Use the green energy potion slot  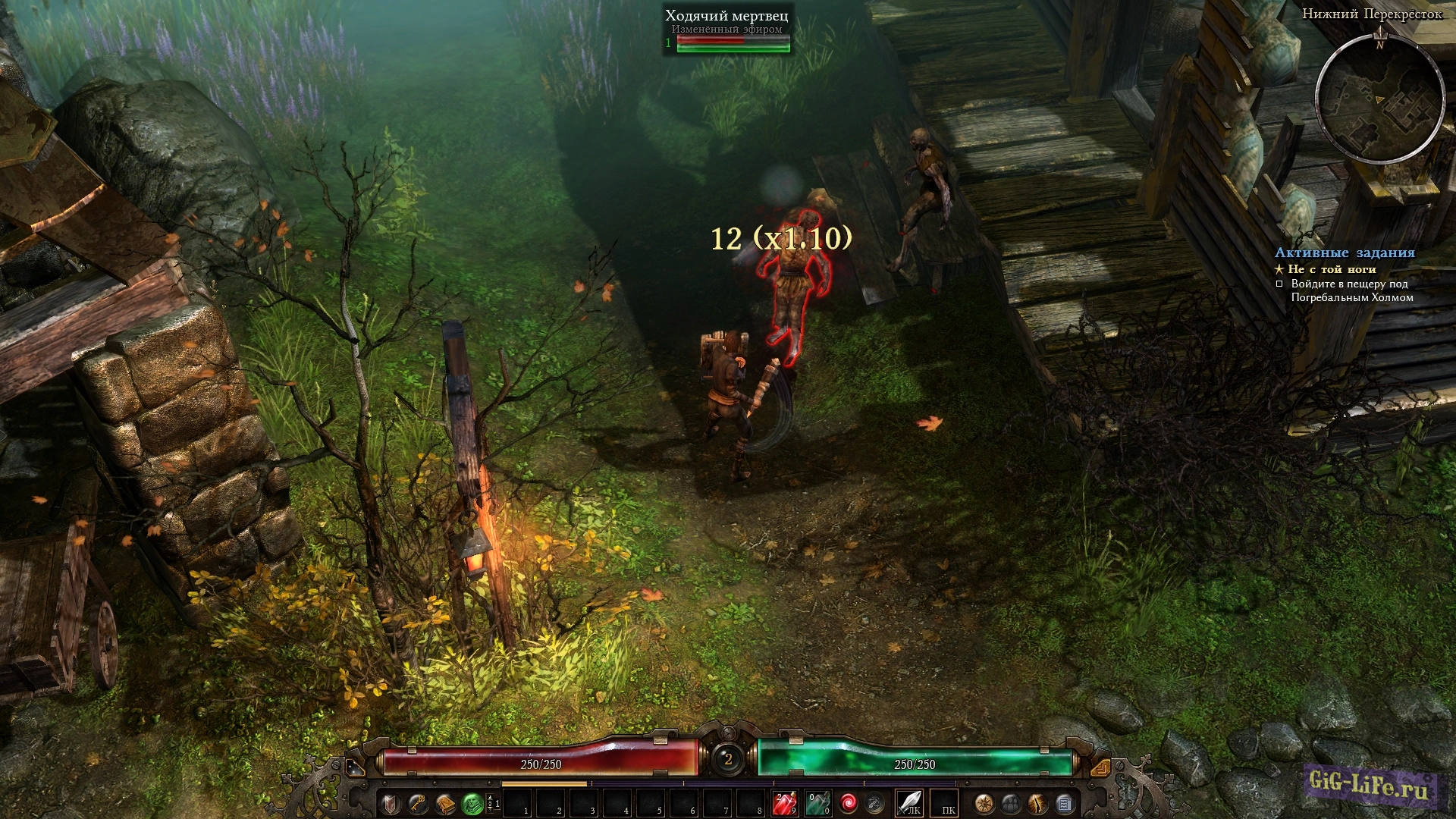(x=817, y=803)
